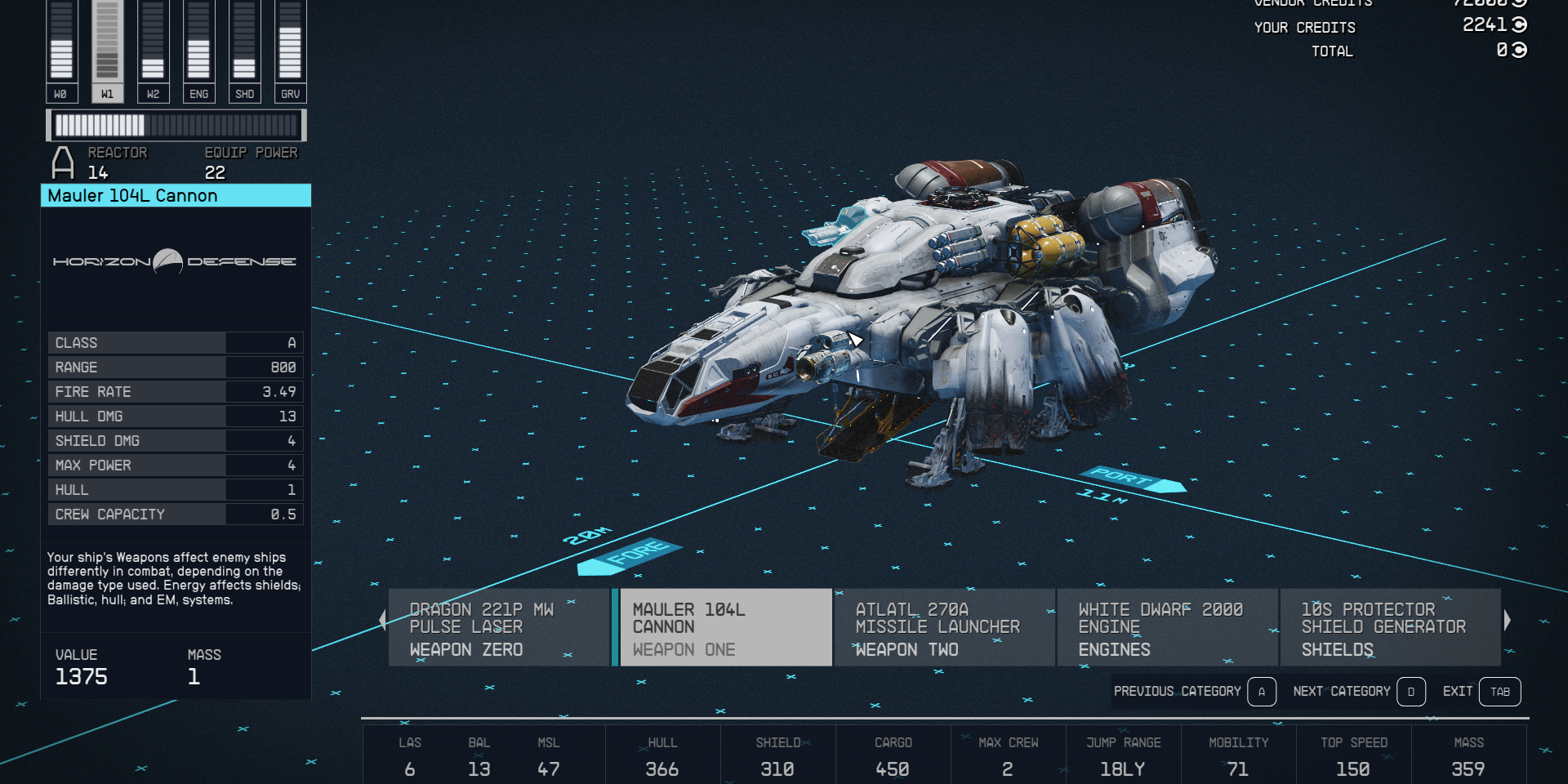Click the Previous Category button
The image size is (1568, 784).
coord(1179,692)
